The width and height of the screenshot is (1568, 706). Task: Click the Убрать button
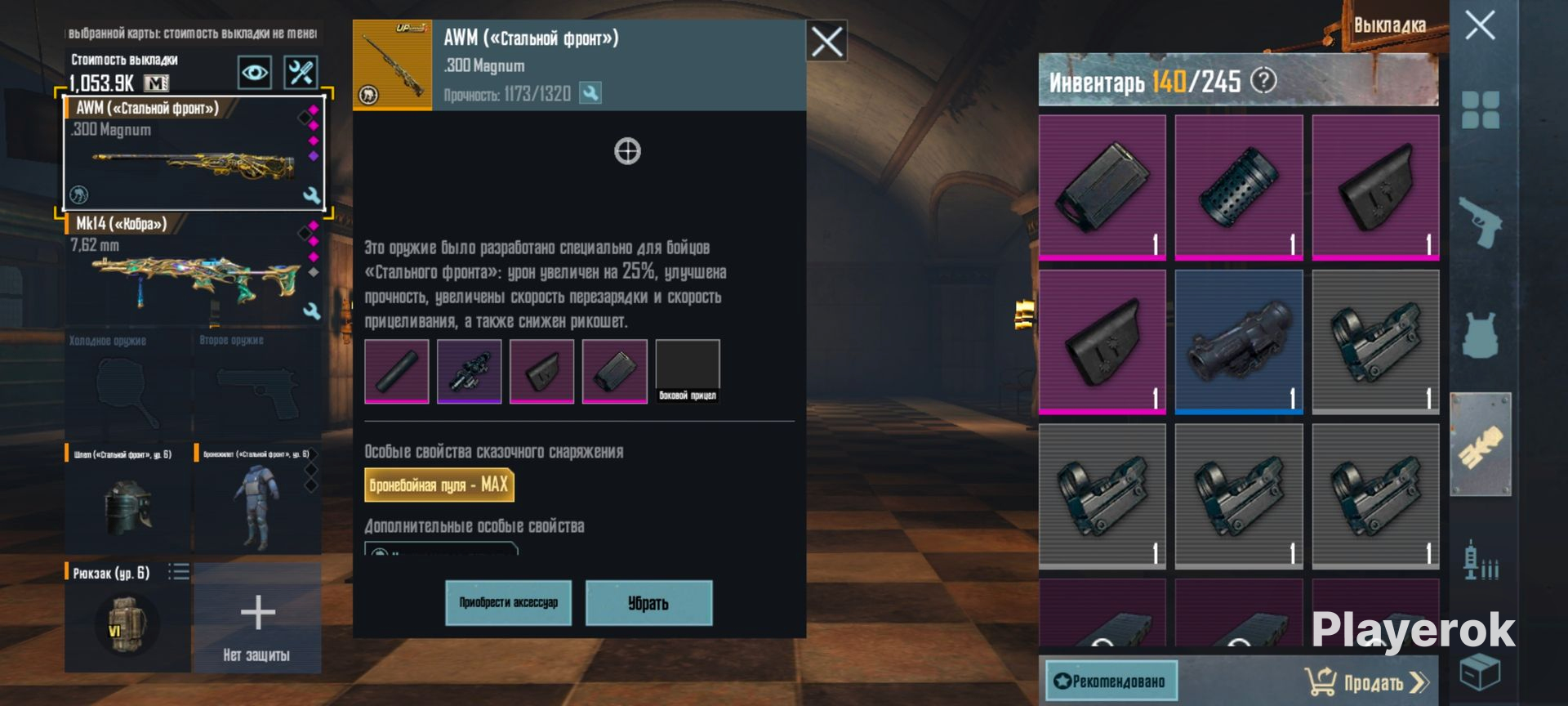(x=648, y=603)
